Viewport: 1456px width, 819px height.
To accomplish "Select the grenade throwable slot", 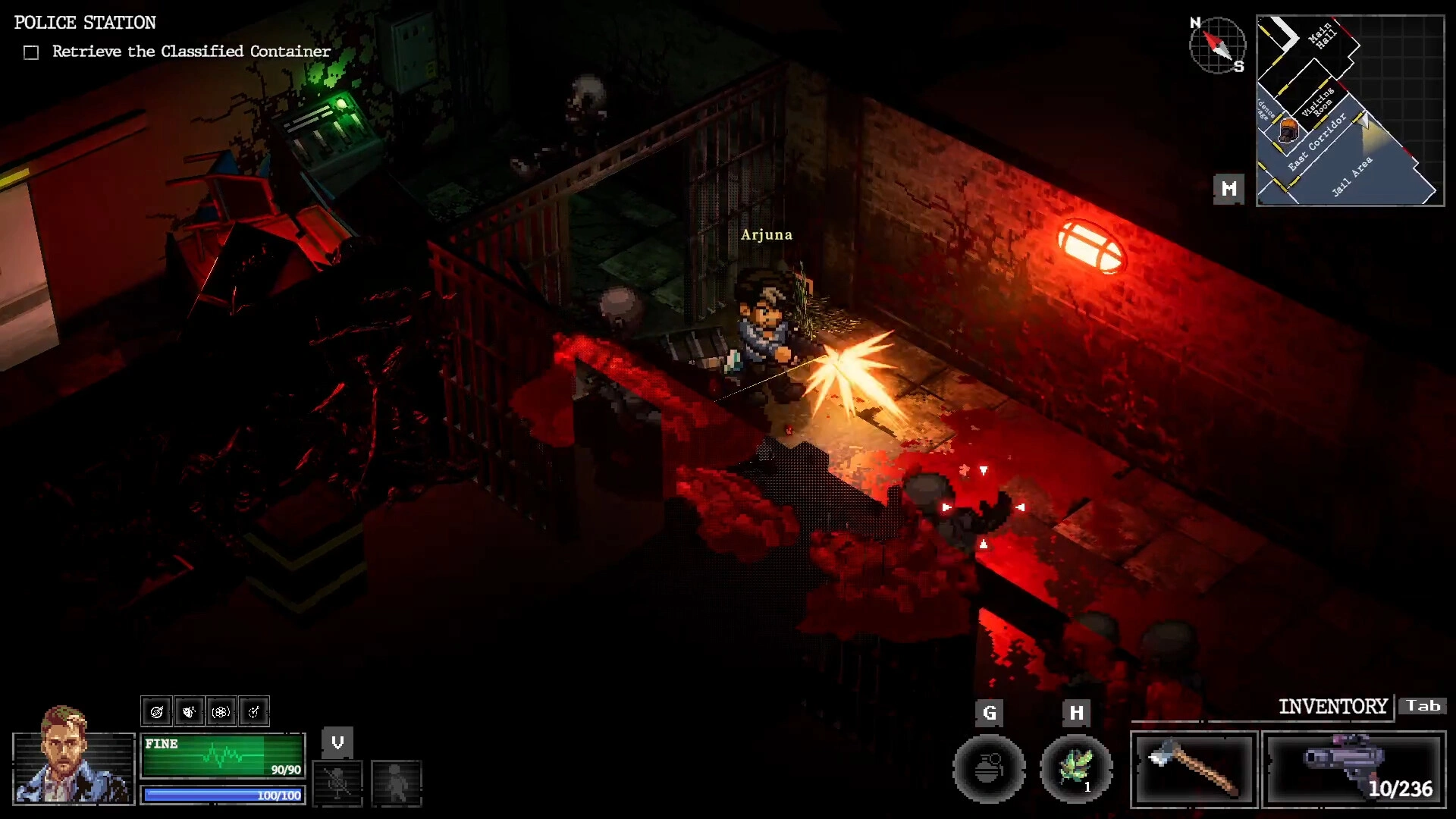I will (x=988, y=769).
